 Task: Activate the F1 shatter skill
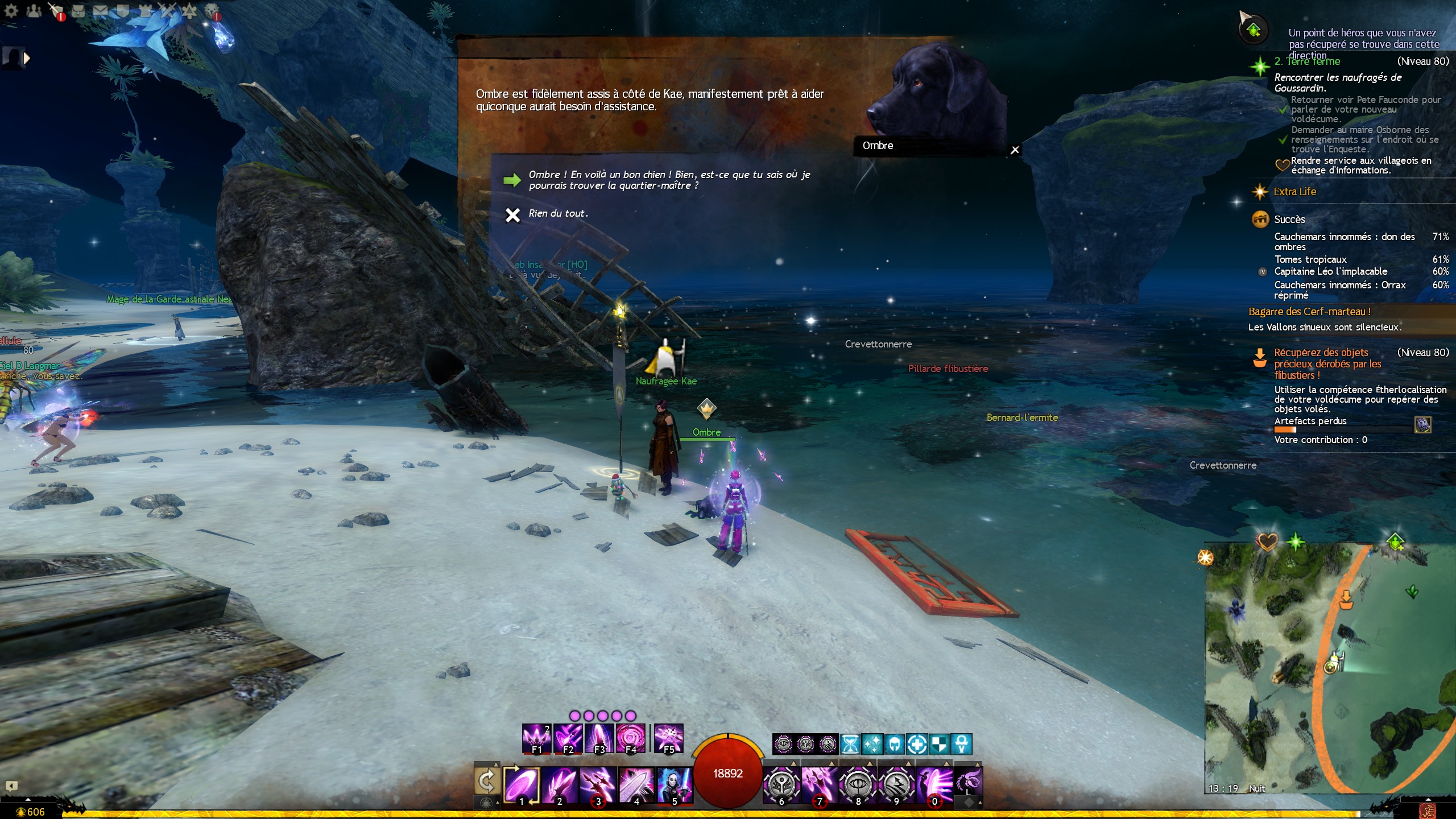[536, 738]
